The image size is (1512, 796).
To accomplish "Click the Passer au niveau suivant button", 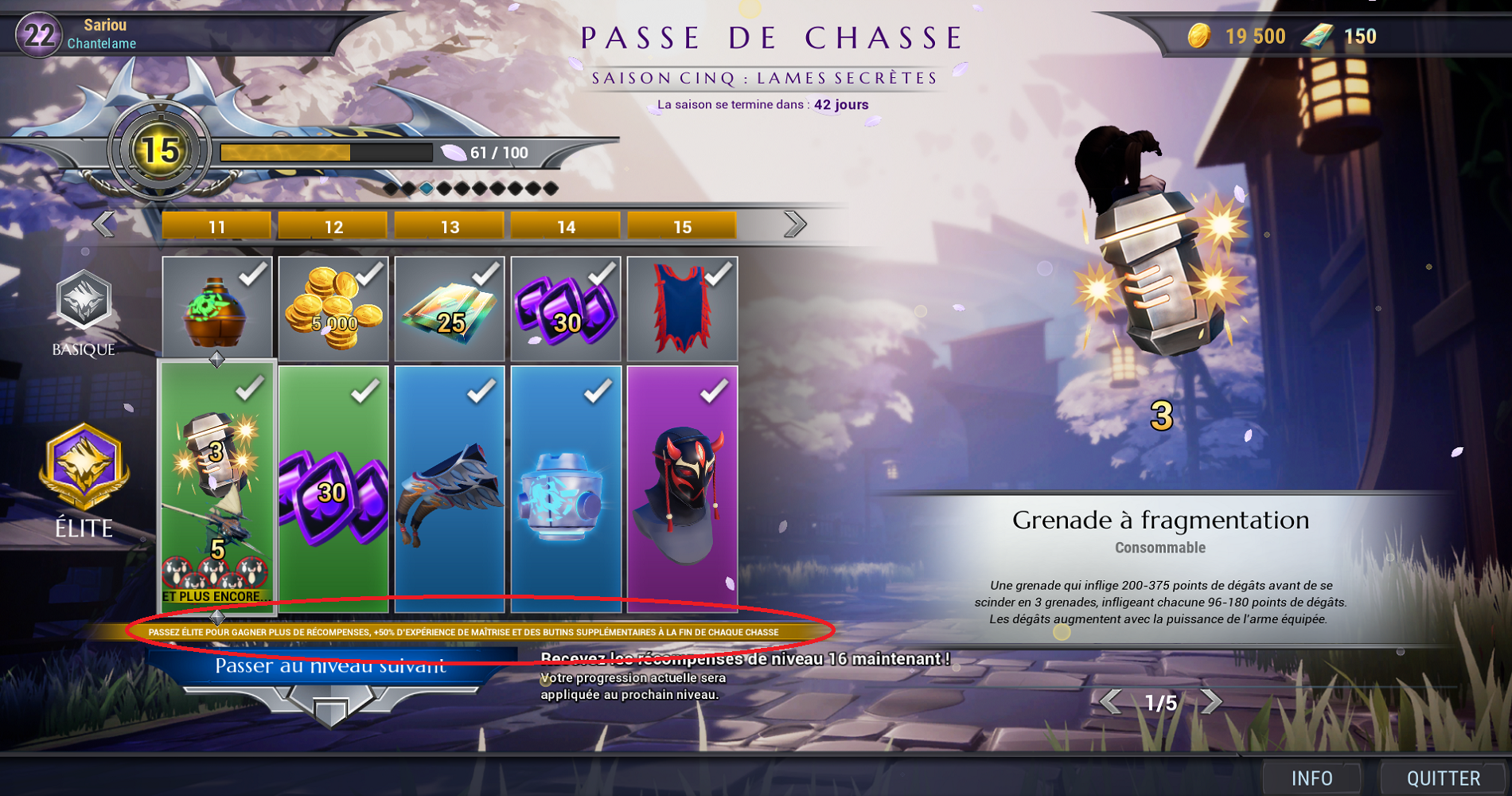I will [x=330, y=667].
